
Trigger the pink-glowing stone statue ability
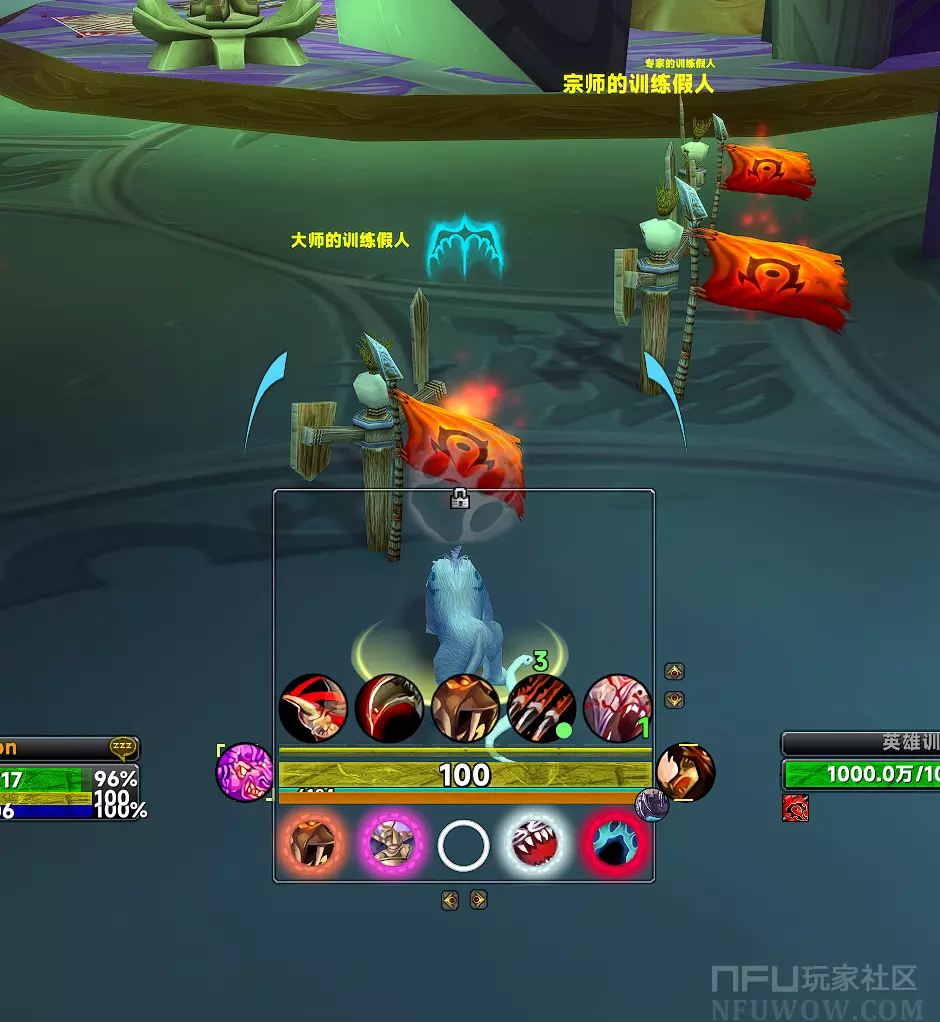click(388, 845)
